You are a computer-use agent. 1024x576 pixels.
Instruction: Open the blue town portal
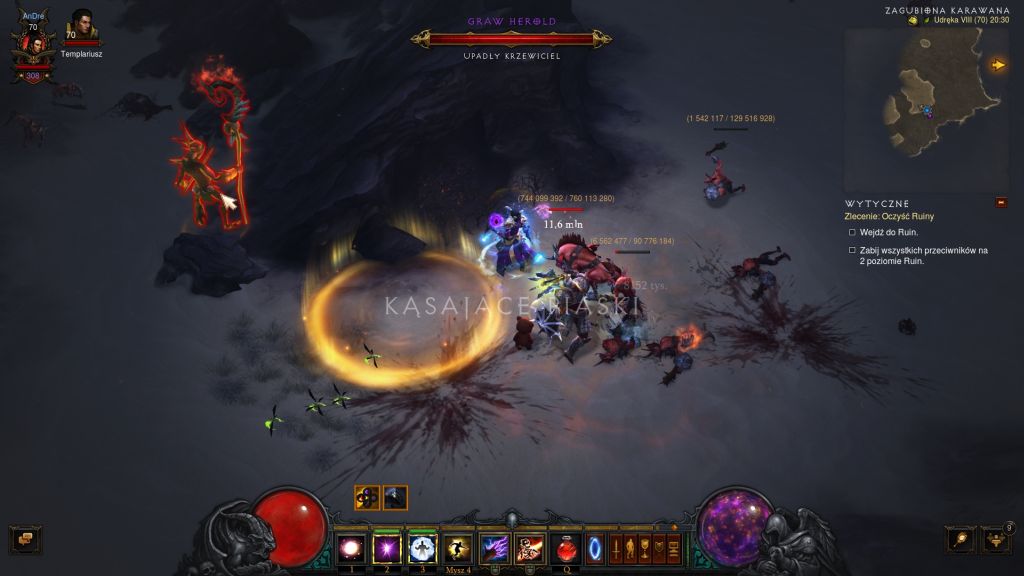pyautogui.click(x=595, y=548)
